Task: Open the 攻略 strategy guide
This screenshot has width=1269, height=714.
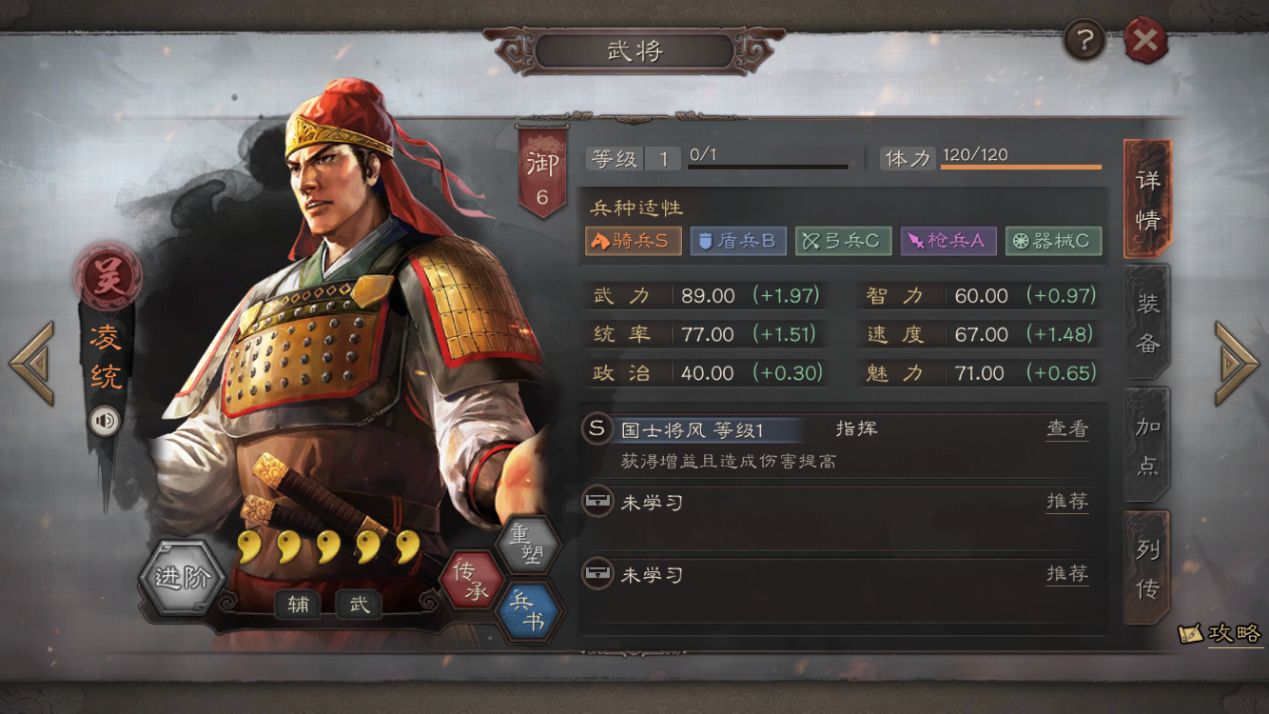Action: point(1221,633)
